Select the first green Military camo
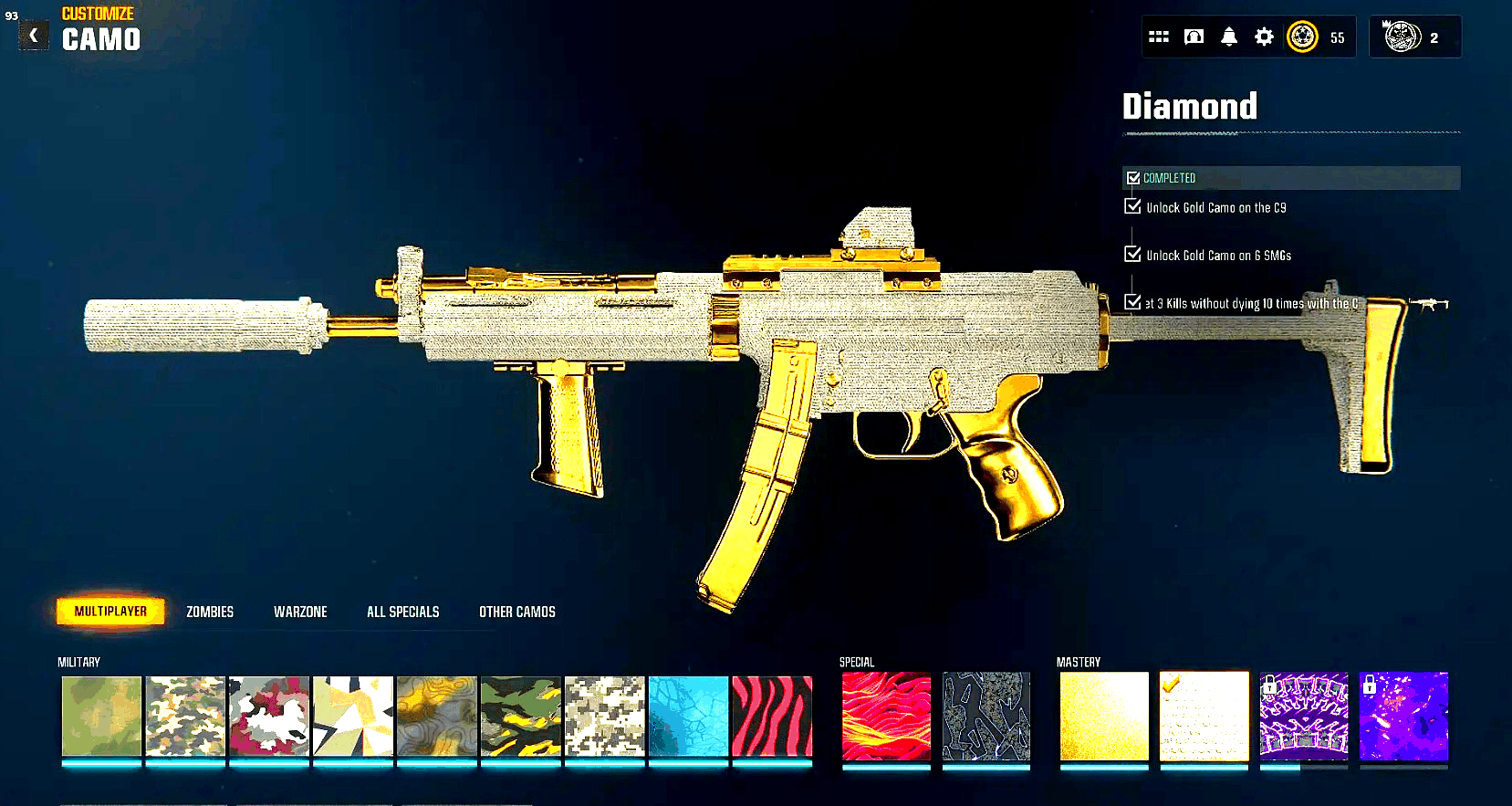The height and width of the screenshot is (806, 1512). (101, 717)
